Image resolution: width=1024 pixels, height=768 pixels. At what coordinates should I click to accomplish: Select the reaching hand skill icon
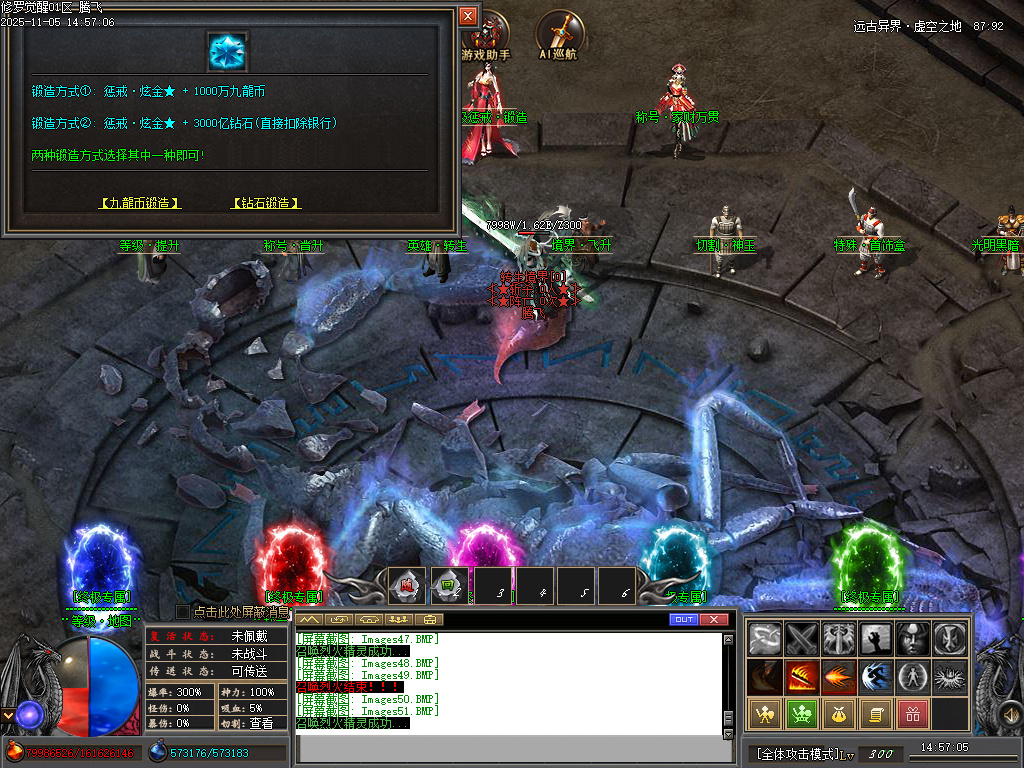[875, 639]
